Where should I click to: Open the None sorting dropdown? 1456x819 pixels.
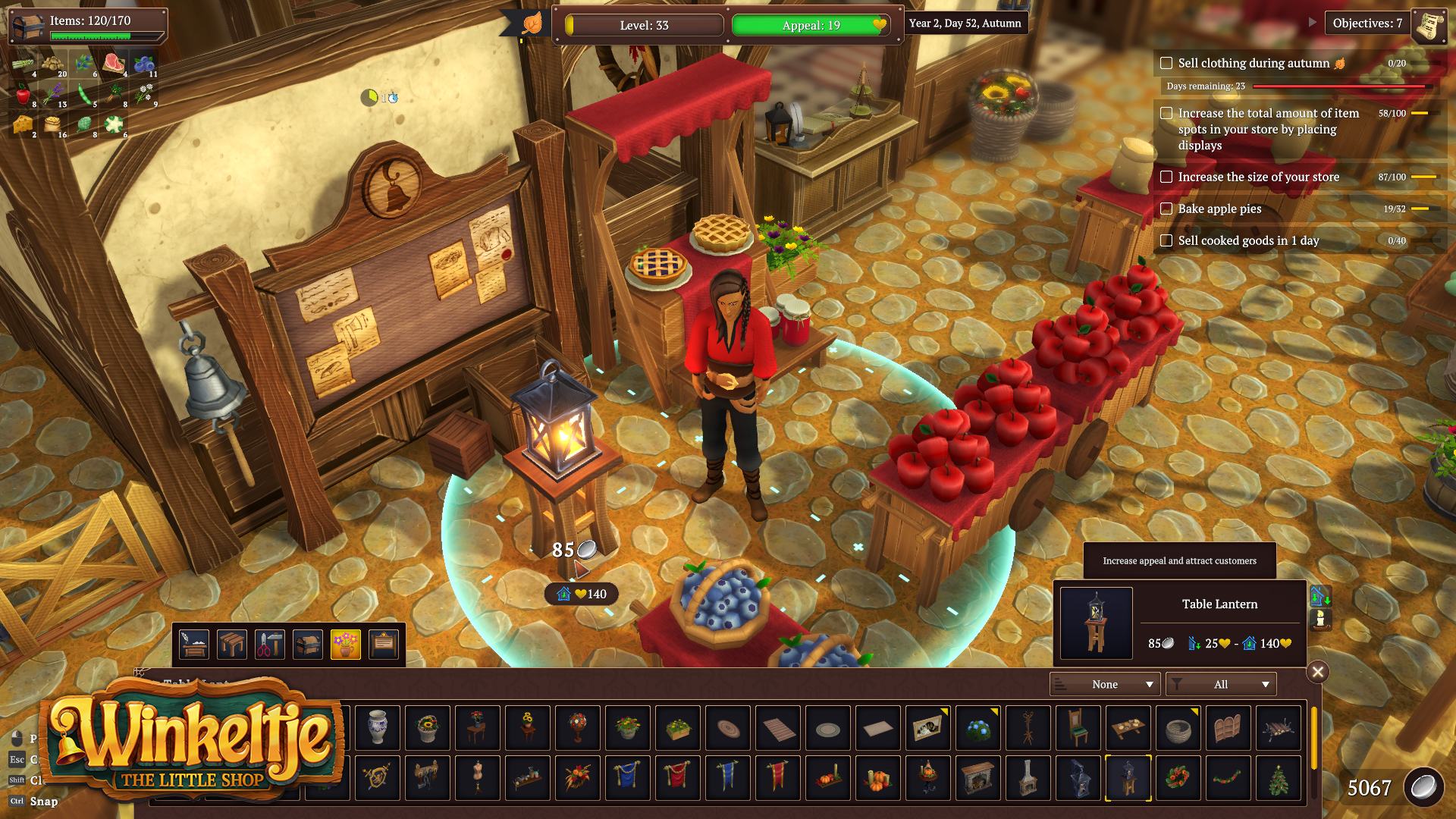[x=1105, y=683]
